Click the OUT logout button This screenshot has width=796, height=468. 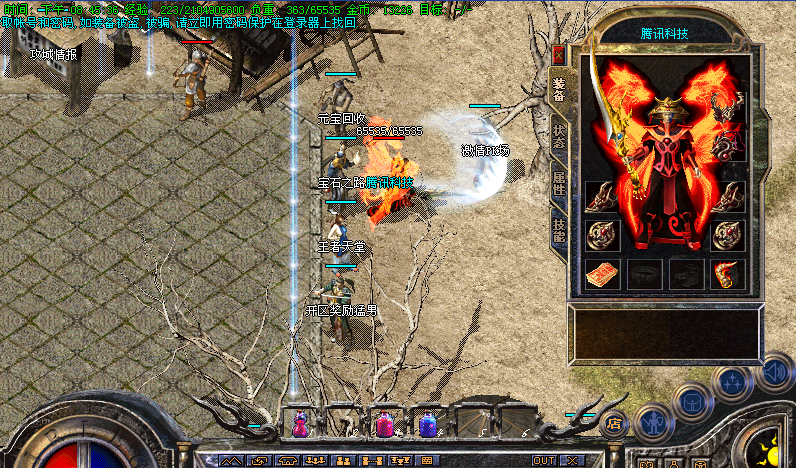pyautogui.click(x=544, y=460)
